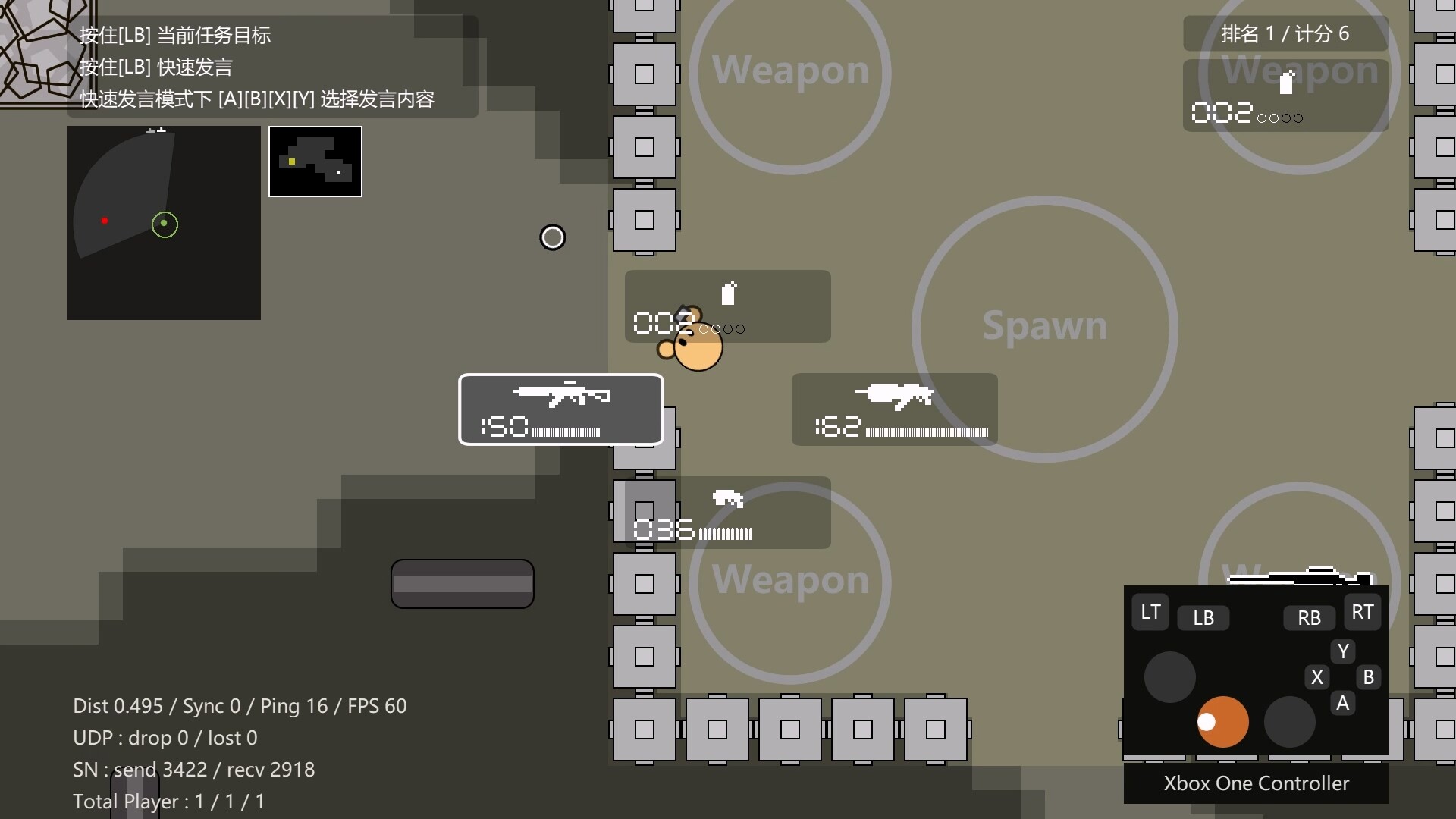
Task: Toggle the X button on the virtual gamepad
Action: click(x=1317, y=677)
